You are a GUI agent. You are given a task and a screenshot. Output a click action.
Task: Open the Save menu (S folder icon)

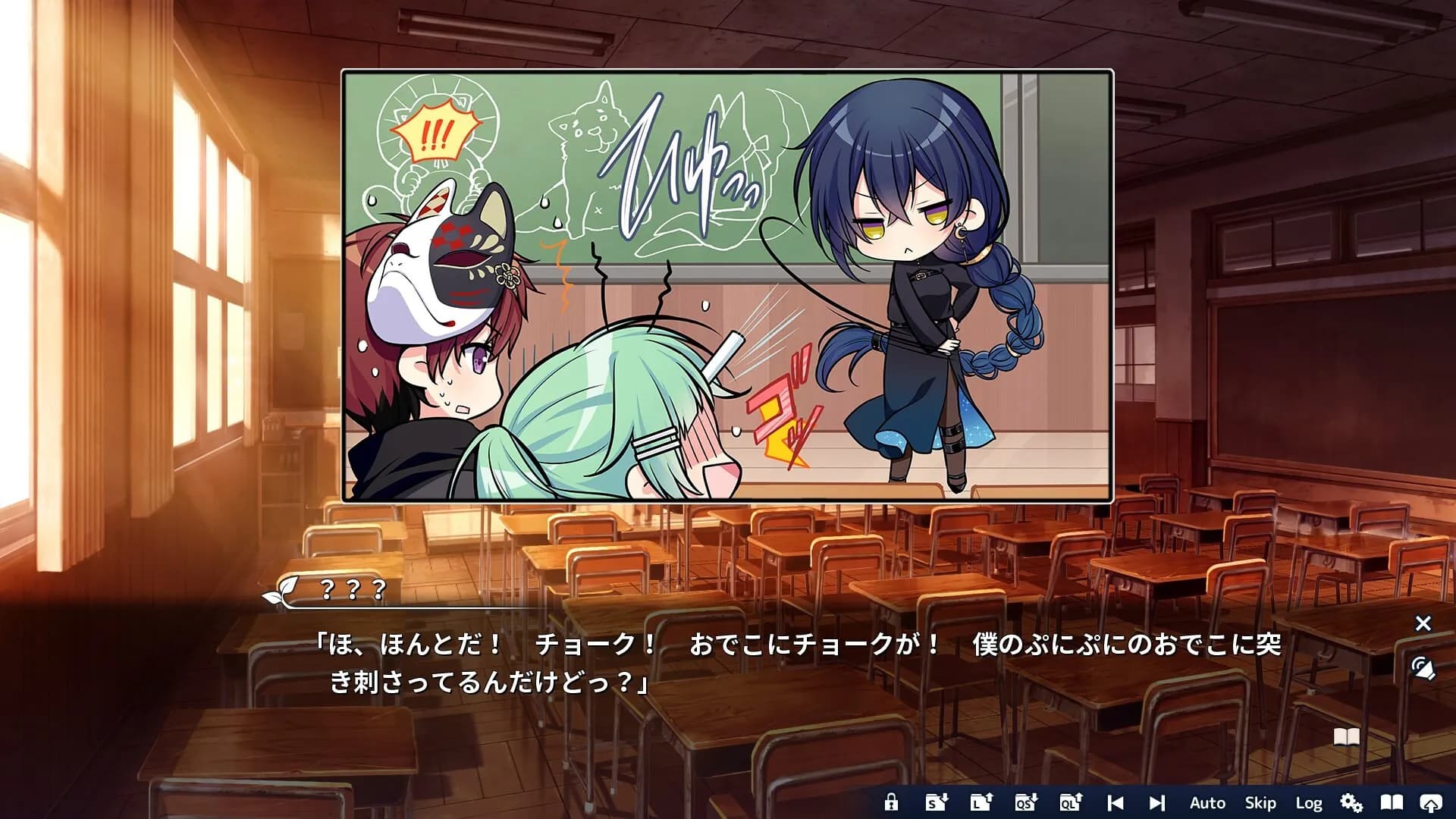coord(937,802)
